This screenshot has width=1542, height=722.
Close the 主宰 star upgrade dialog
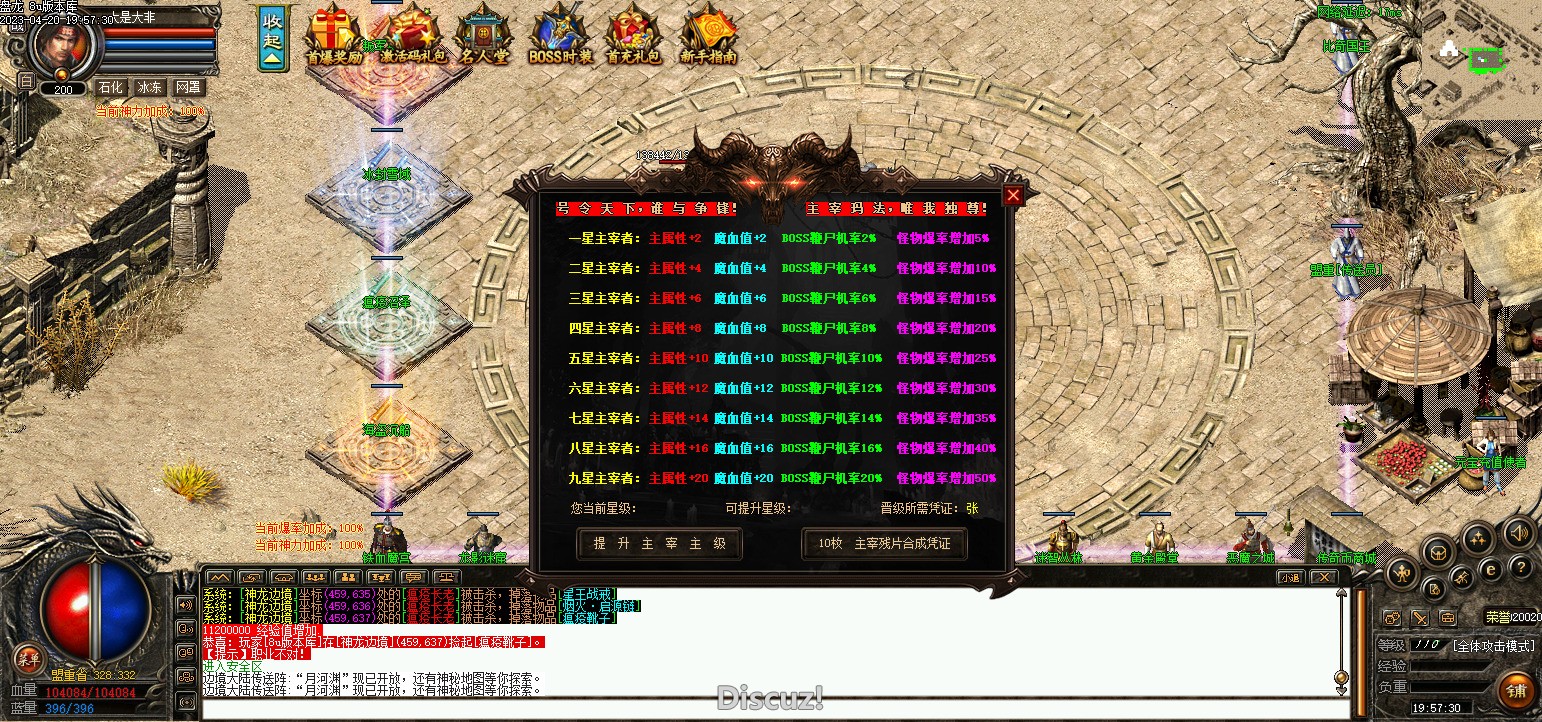pyautogui.click(x=1013, y=196)
